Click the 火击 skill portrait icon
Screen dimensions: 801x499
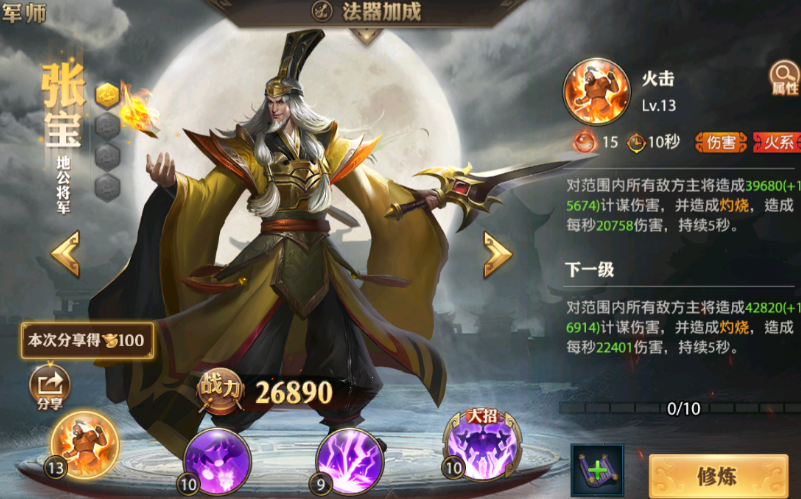click(595, 91)
